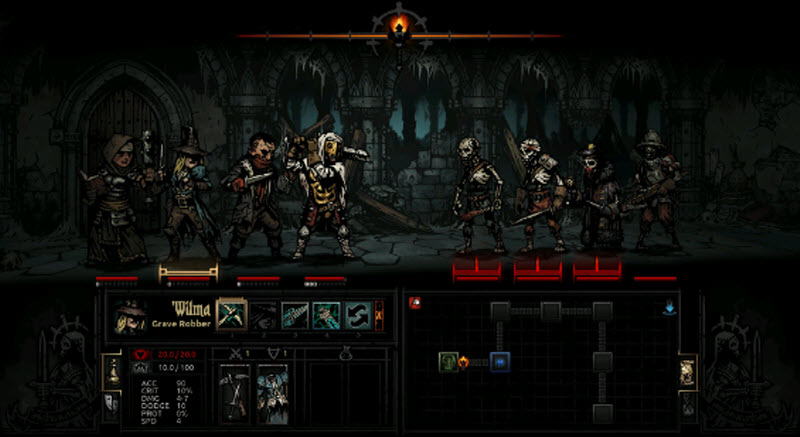The height and width of the screenshot is (437, 800).
Task: Click Wilma the Grave Robber's portrait
Action: pos(130,316)
